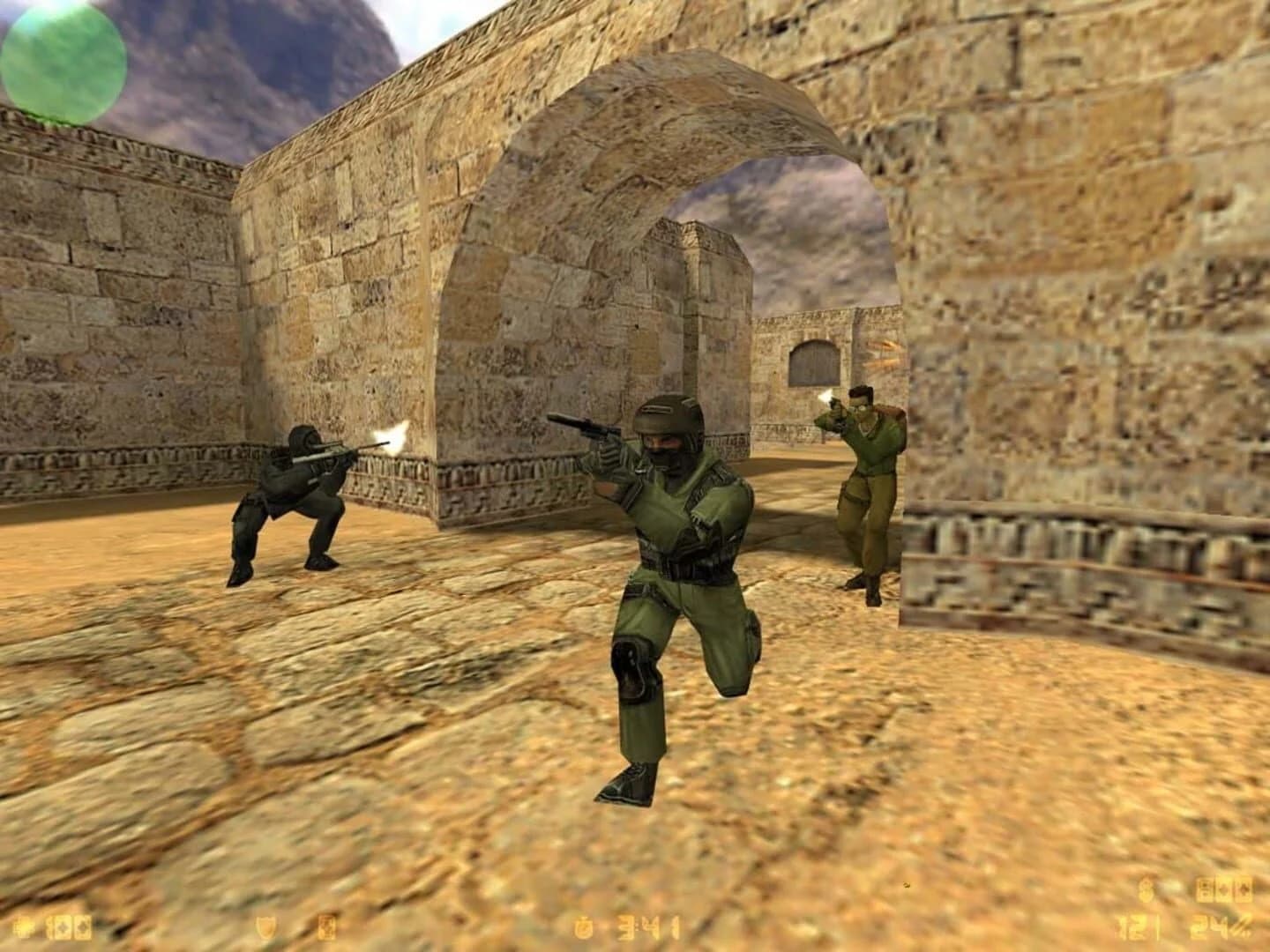1270x952 pixels.
Task: Click the round-timer stopwatch icon
Action: pos(583,926)
